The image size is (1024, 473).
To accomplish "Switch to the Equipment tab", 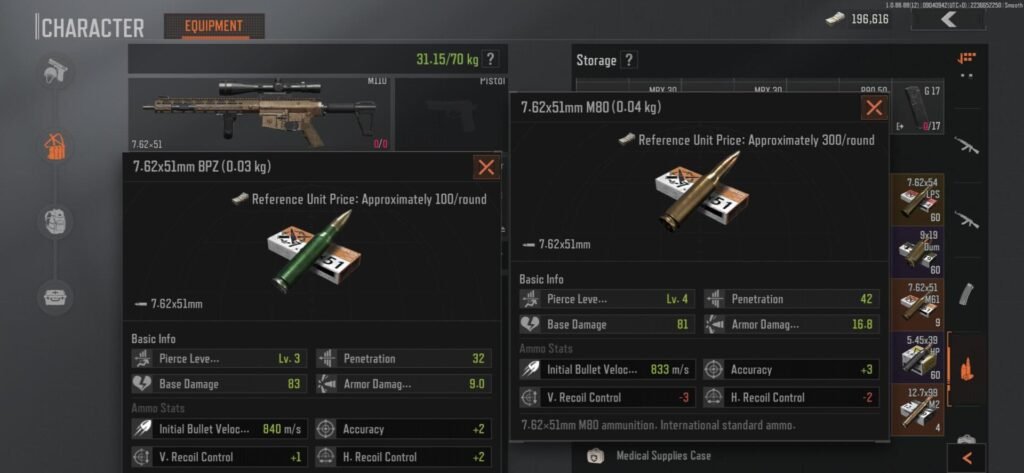I will tap(214, 26).
